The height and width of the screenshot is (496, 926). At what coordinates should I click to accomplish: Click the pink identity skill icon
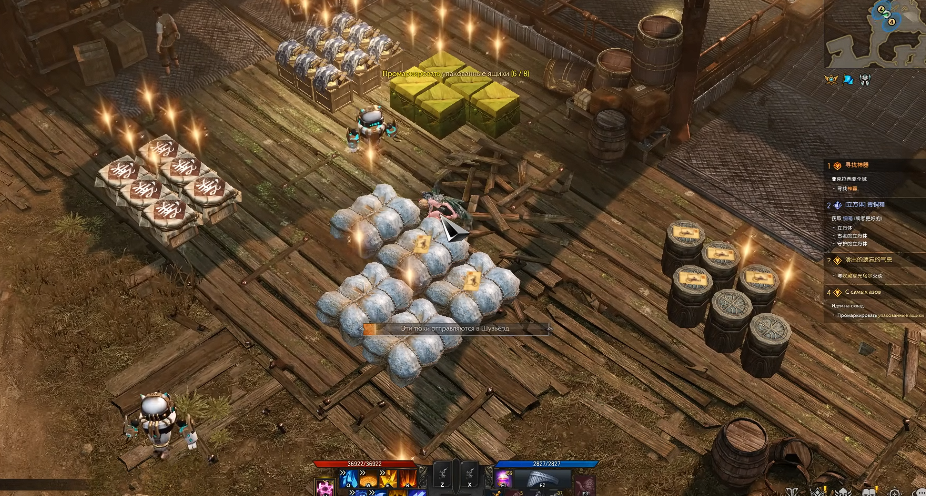[x=326, y=486]
